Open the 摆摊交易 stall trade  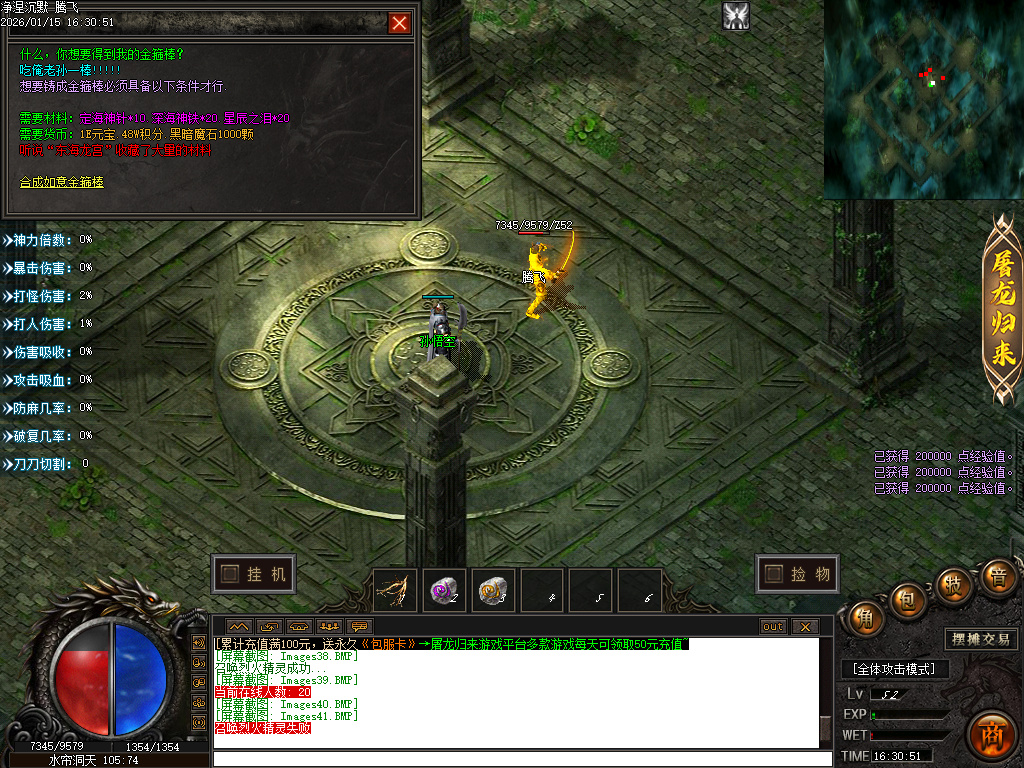pyautogui.click(x=981, y=639)
